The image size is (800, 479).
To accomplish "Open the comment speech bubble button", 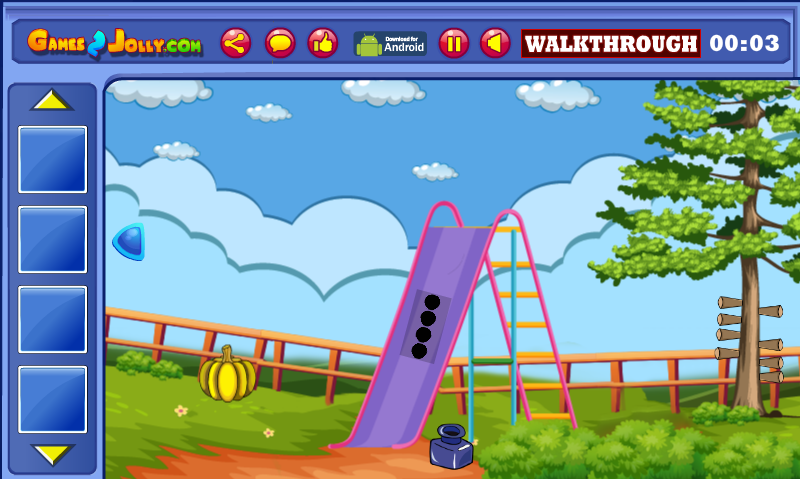I will (280, 43).
